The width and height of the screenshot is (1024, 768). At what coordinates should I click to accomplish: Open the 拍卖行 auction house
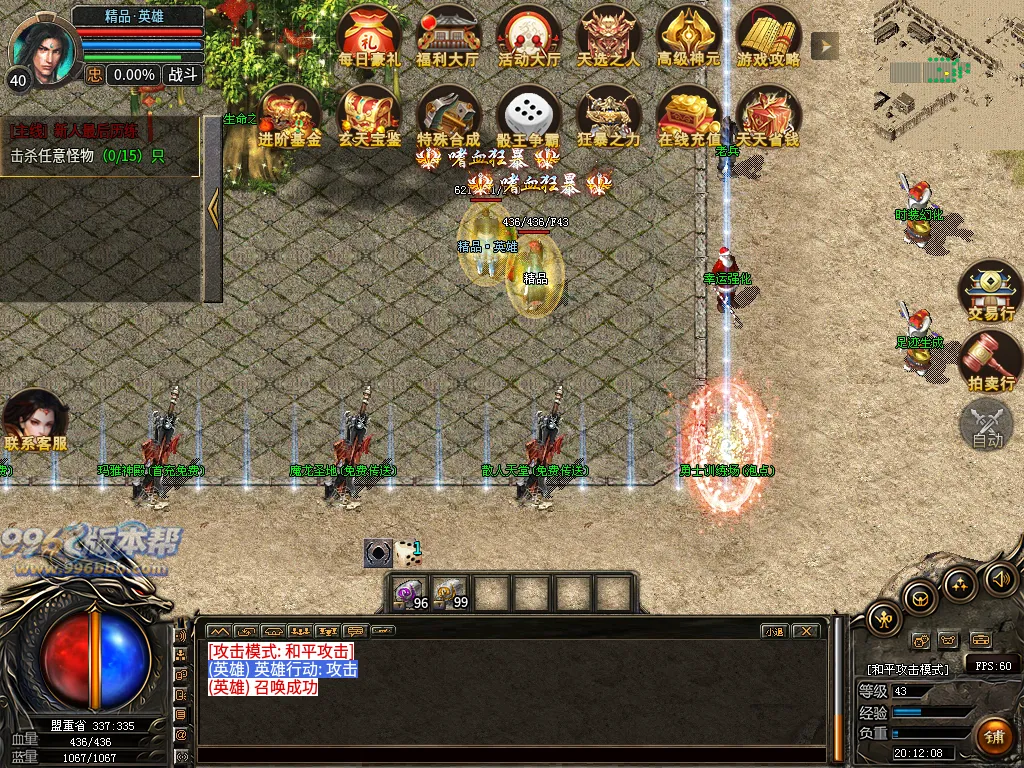(990, 362)
